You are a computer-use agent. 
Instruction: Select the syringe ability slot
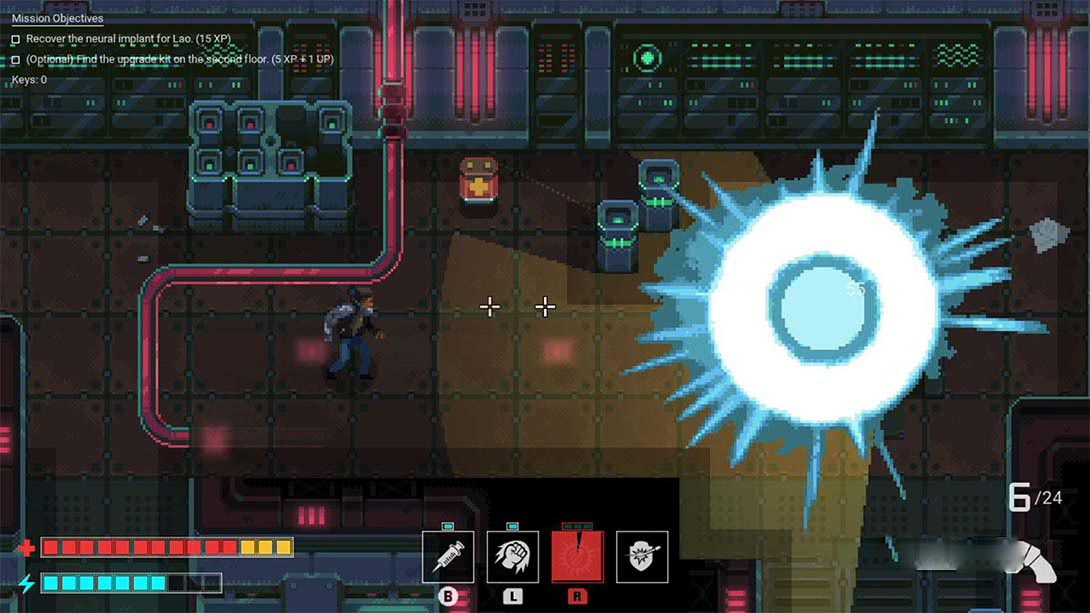pos(448,557)
